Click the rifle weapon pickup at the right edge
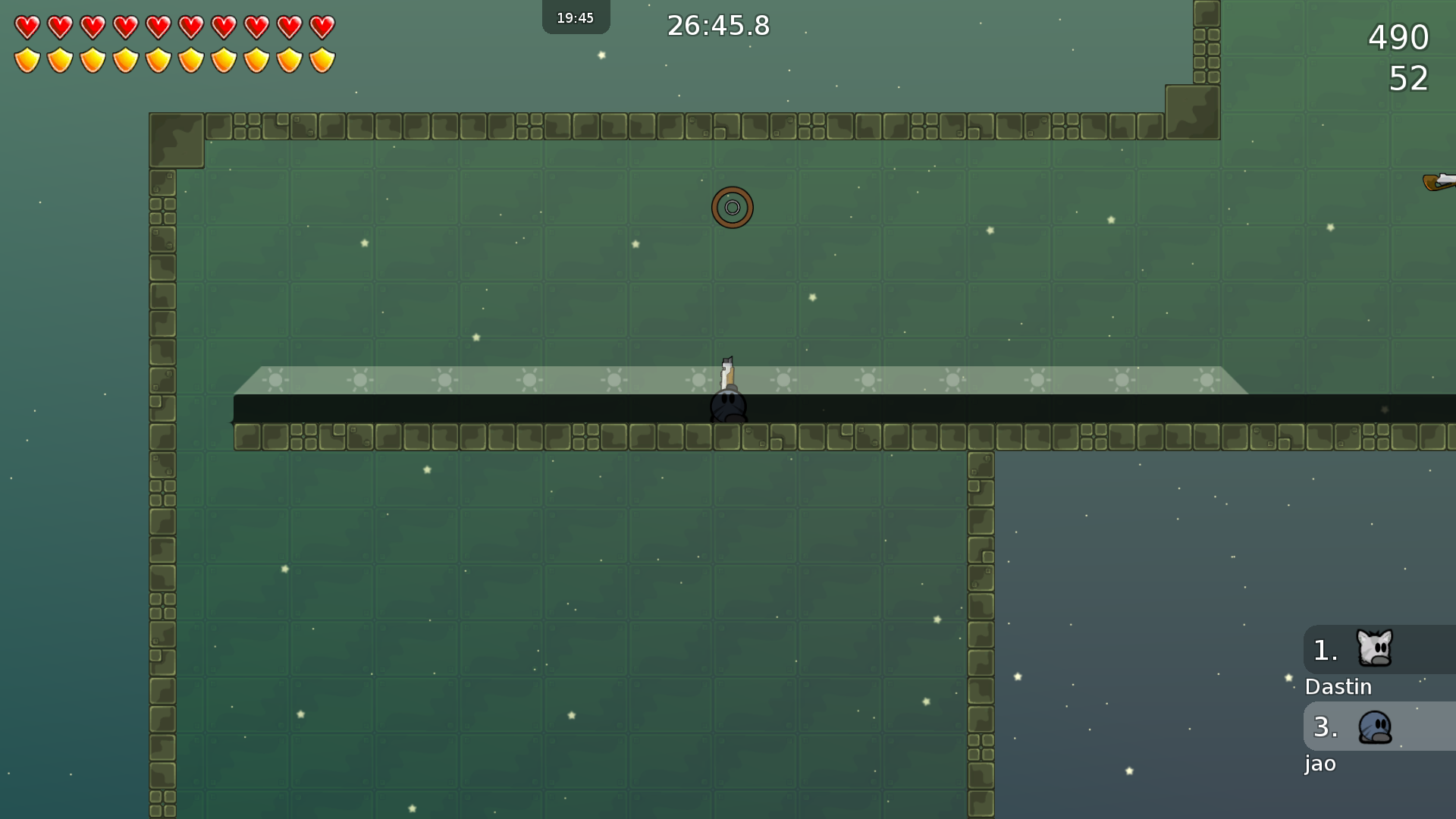The height and width of the screenshot is (819, 1456). pyautogui.click(x=1439, y=180)
